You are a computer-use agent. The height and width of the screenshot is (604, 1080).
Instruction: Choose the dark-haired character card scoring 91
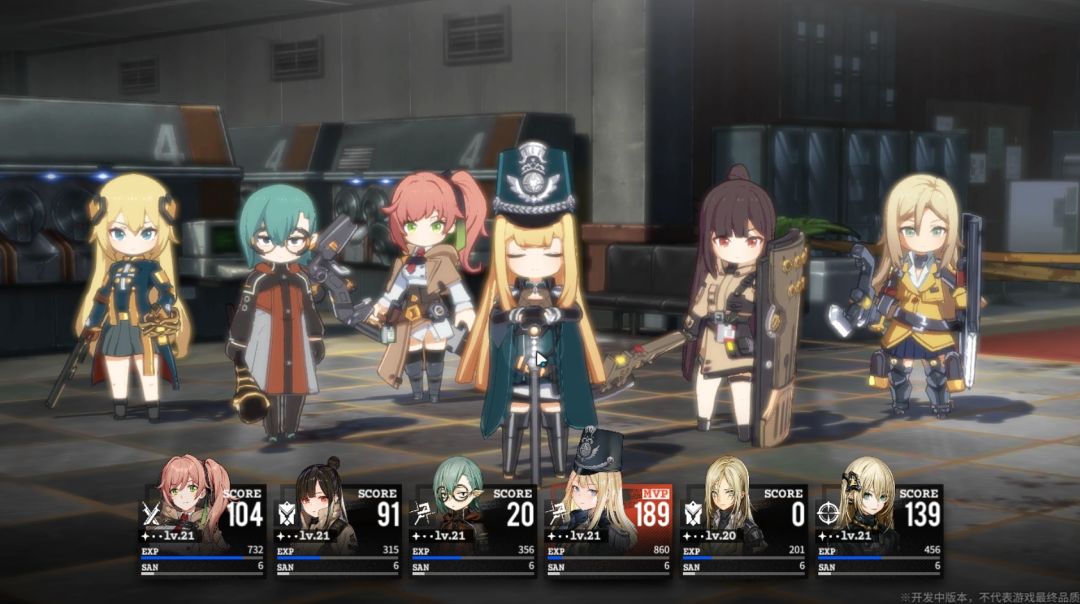(338, 530)
